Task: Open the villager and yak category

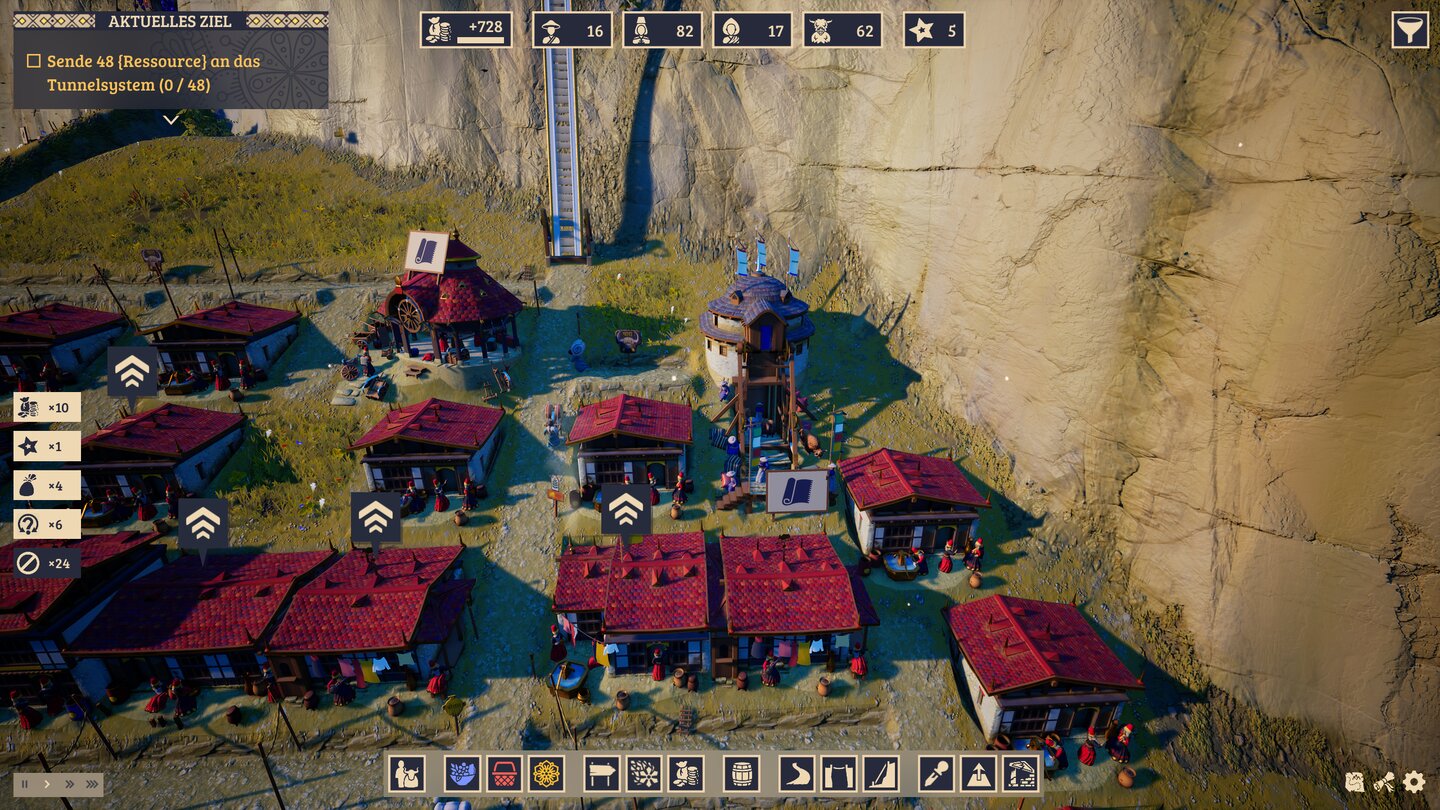Action: click(x=407, y=774)
